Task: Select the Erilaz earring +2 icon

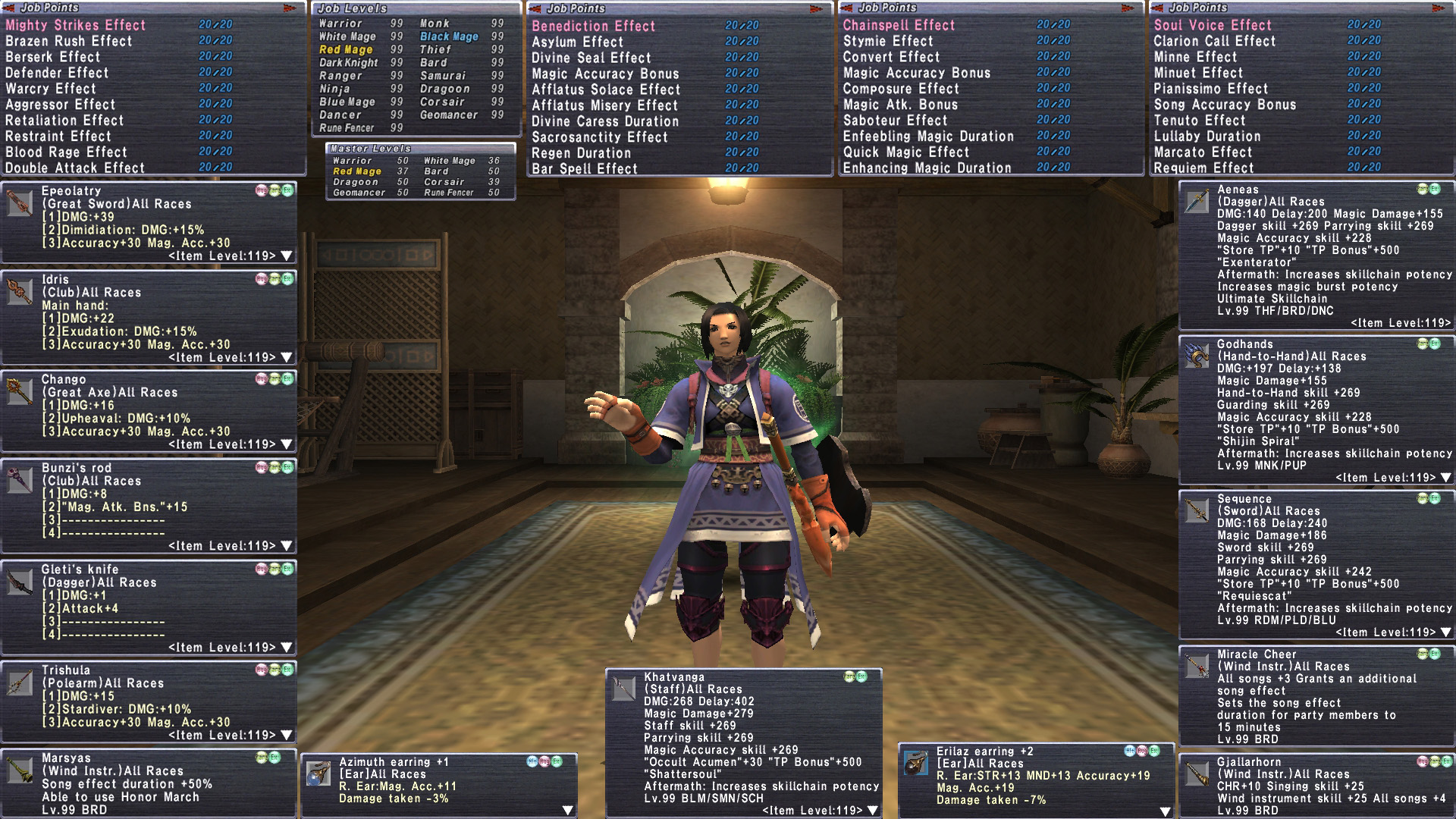Action: [916, 763]
